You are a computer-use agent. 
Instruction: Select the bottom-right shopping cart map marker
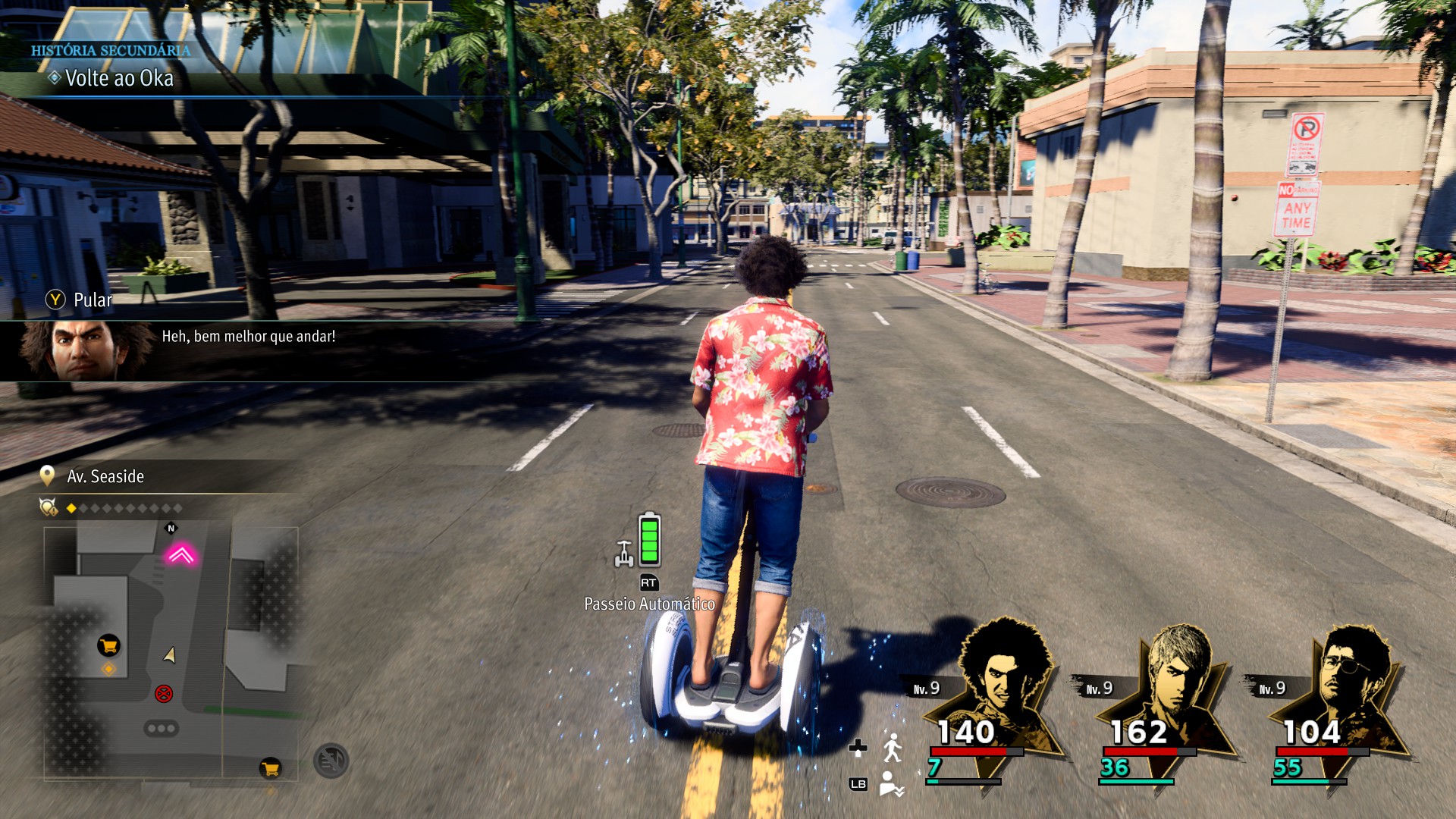[x=270, y=768]
